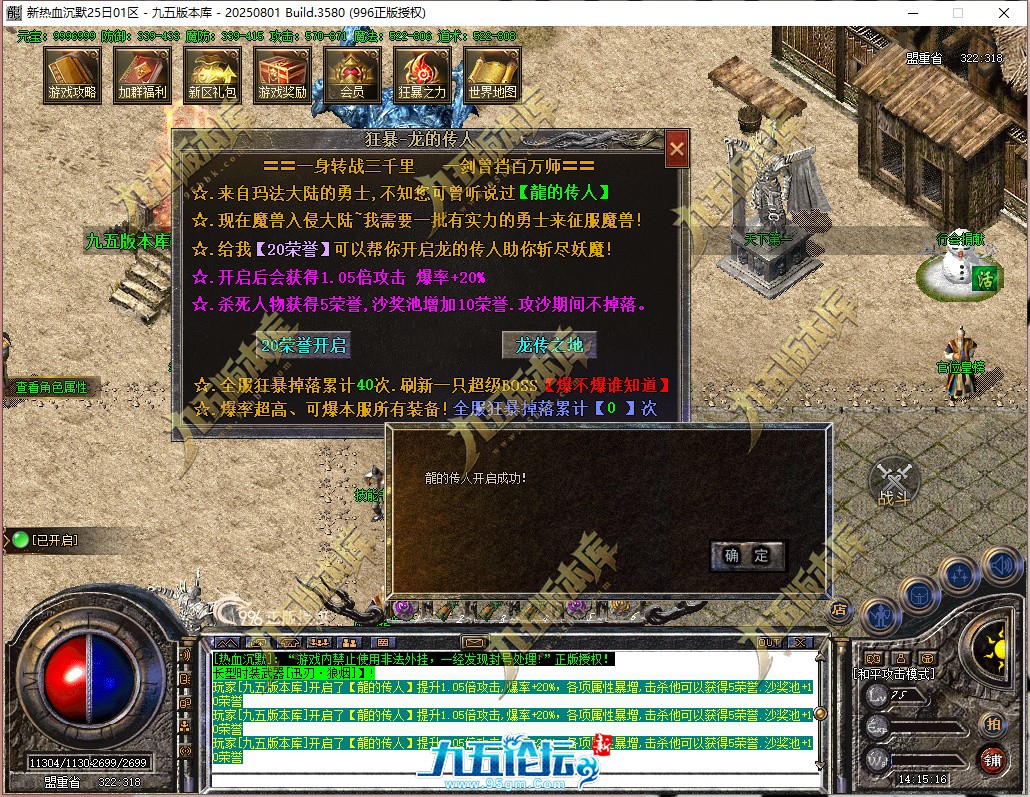Close the 狂暴-龙的传人 dialog window

[x=677, y=149]
